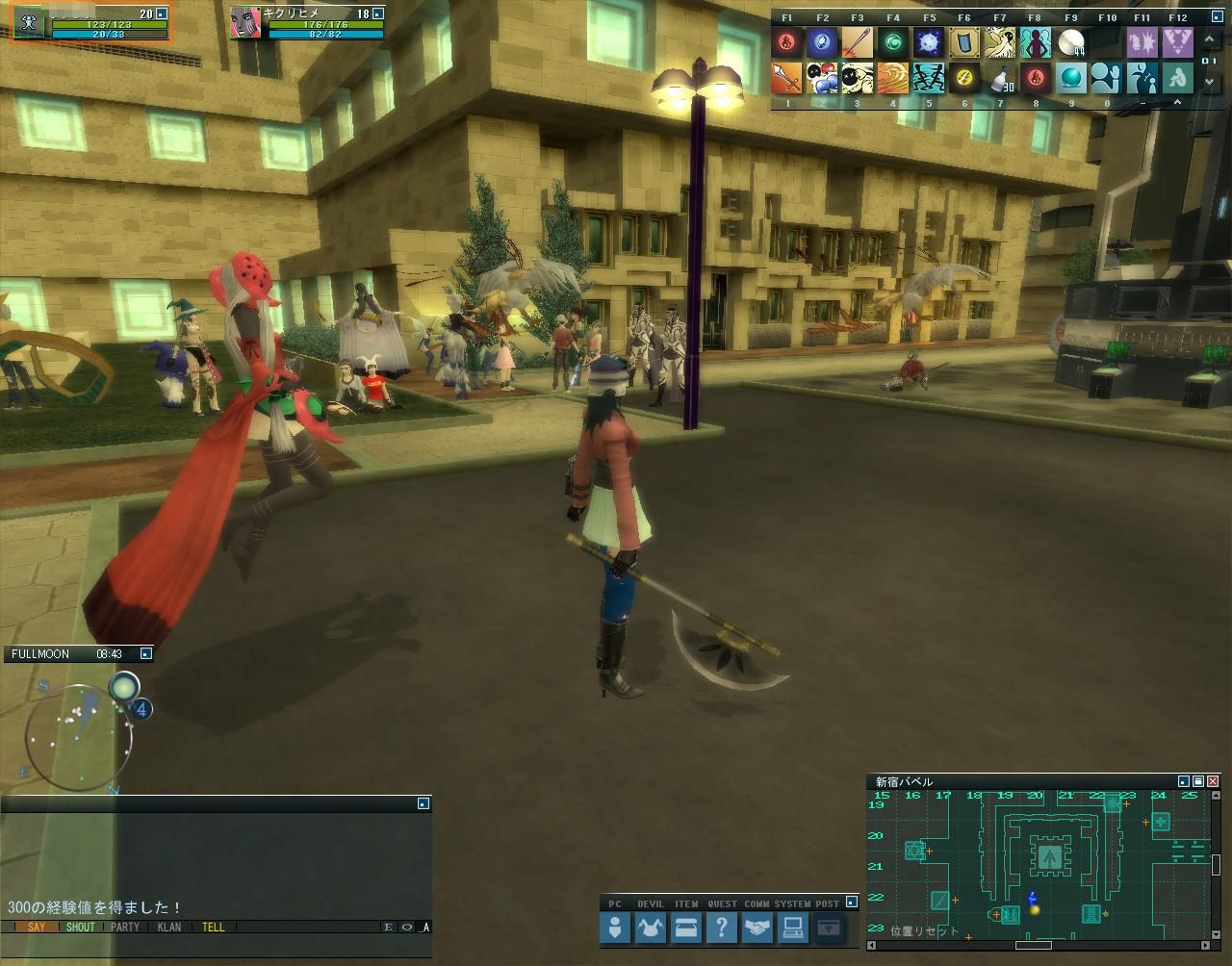The width and height of the screenshot is (1232, 966).
Task: Close the 新宿バベル map window
Action: (1213, 782)
